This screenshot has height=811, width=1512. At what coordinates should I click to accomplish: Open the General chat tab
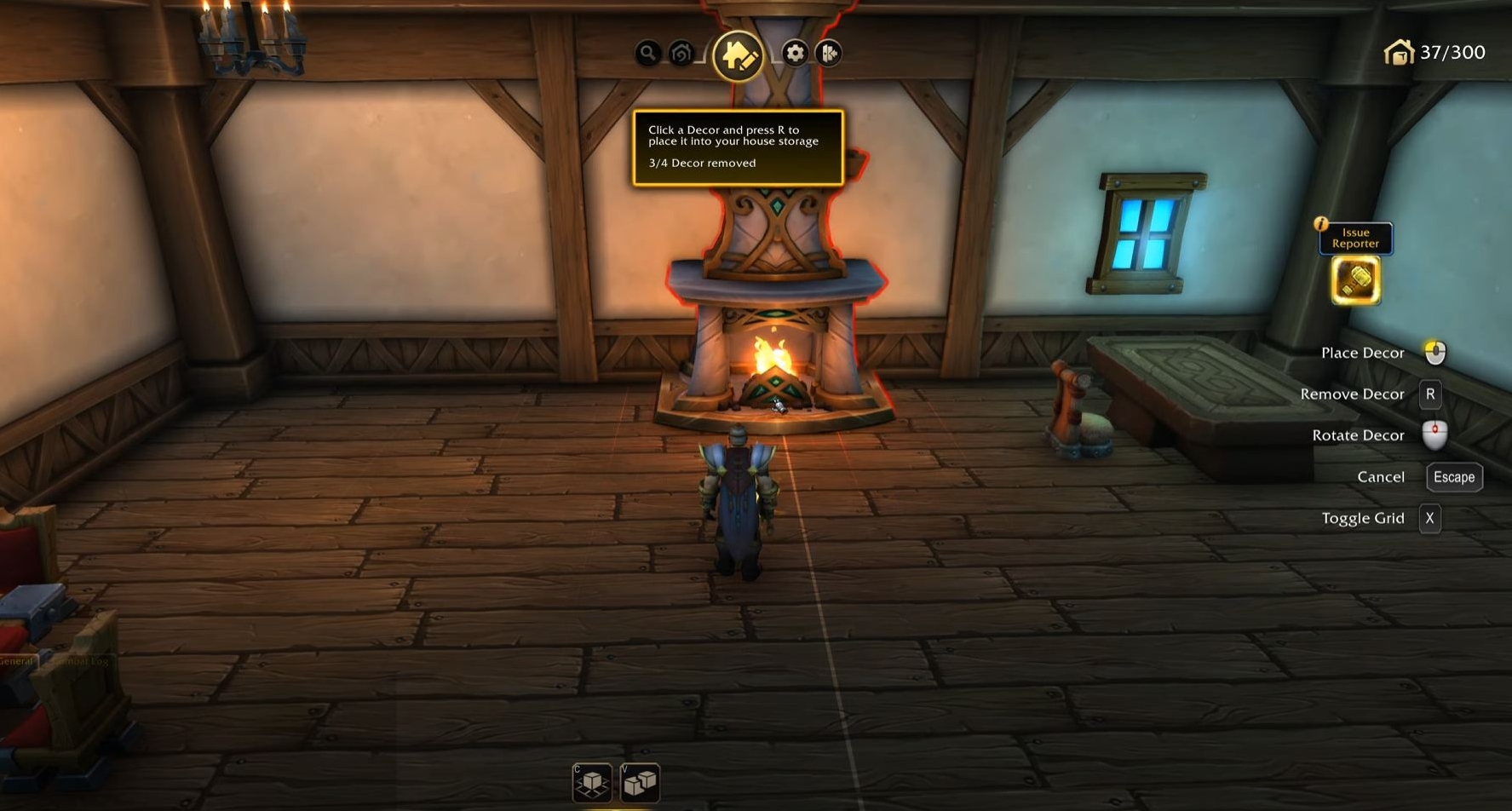click(17, 661)
